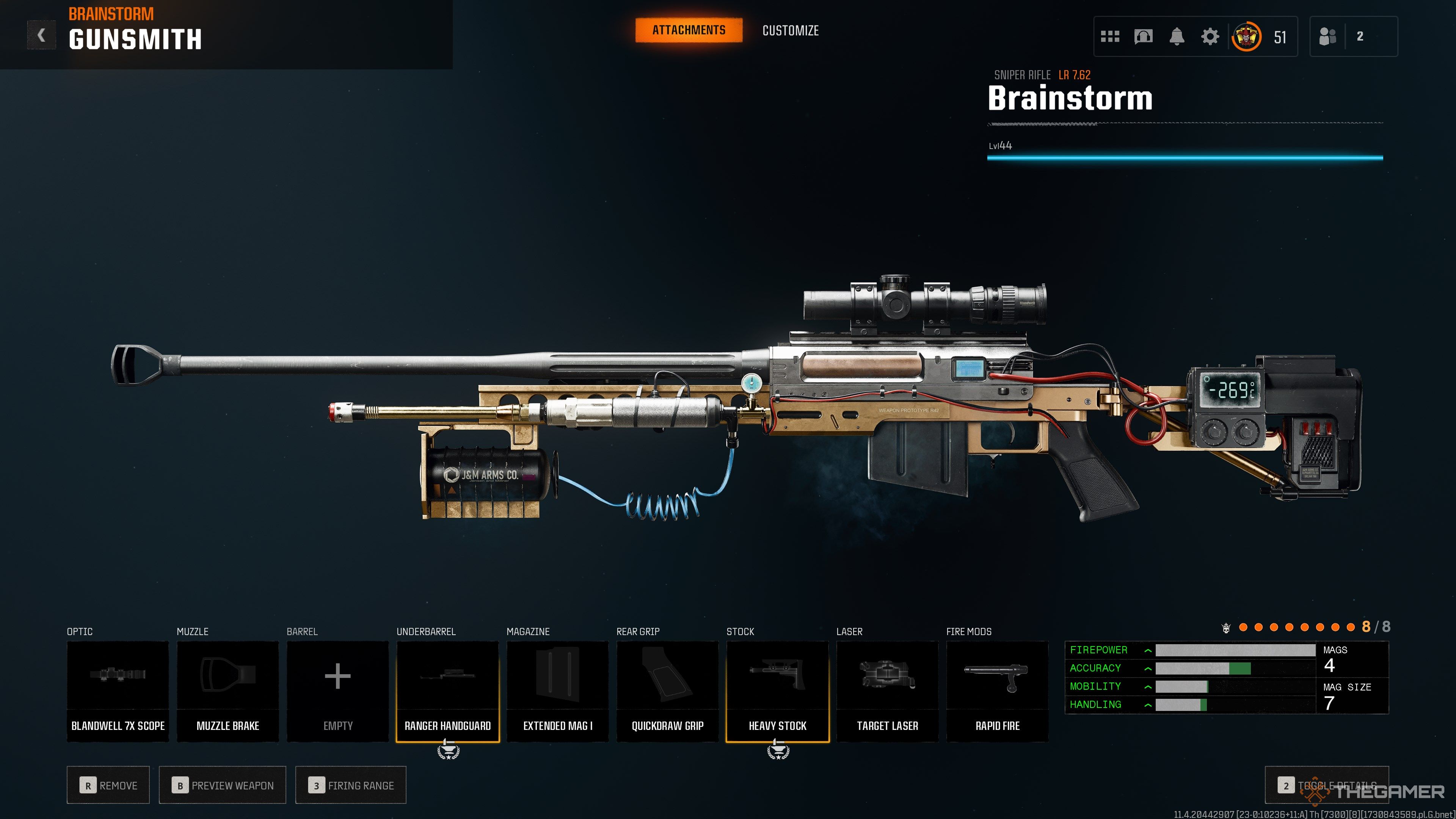This screenshot has height=819, width=1456.
Task: Open the grid menu icon
Action: coord(1109,37)
